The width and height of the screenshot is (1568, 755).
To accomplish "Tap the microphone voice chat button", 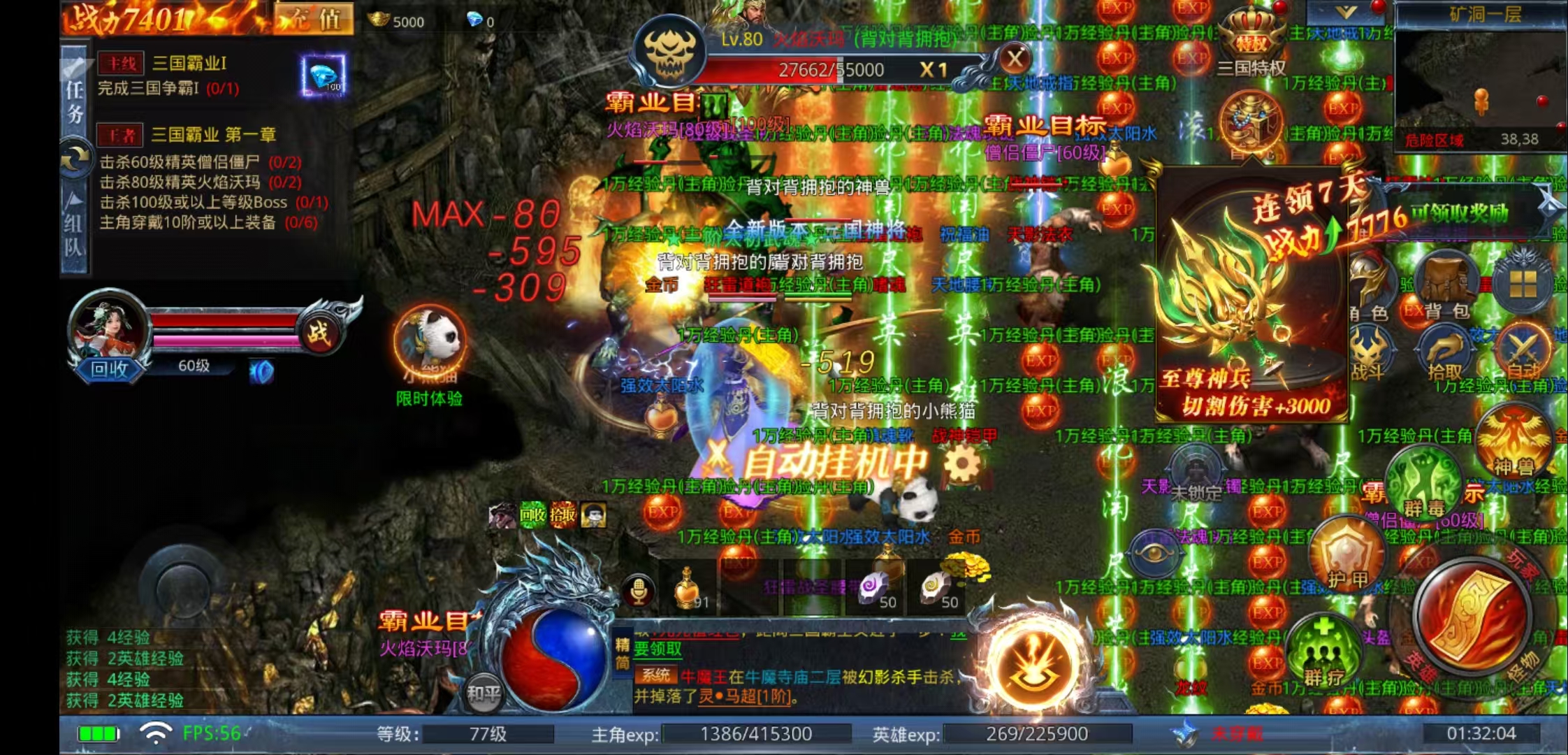I will coord(638,591).
